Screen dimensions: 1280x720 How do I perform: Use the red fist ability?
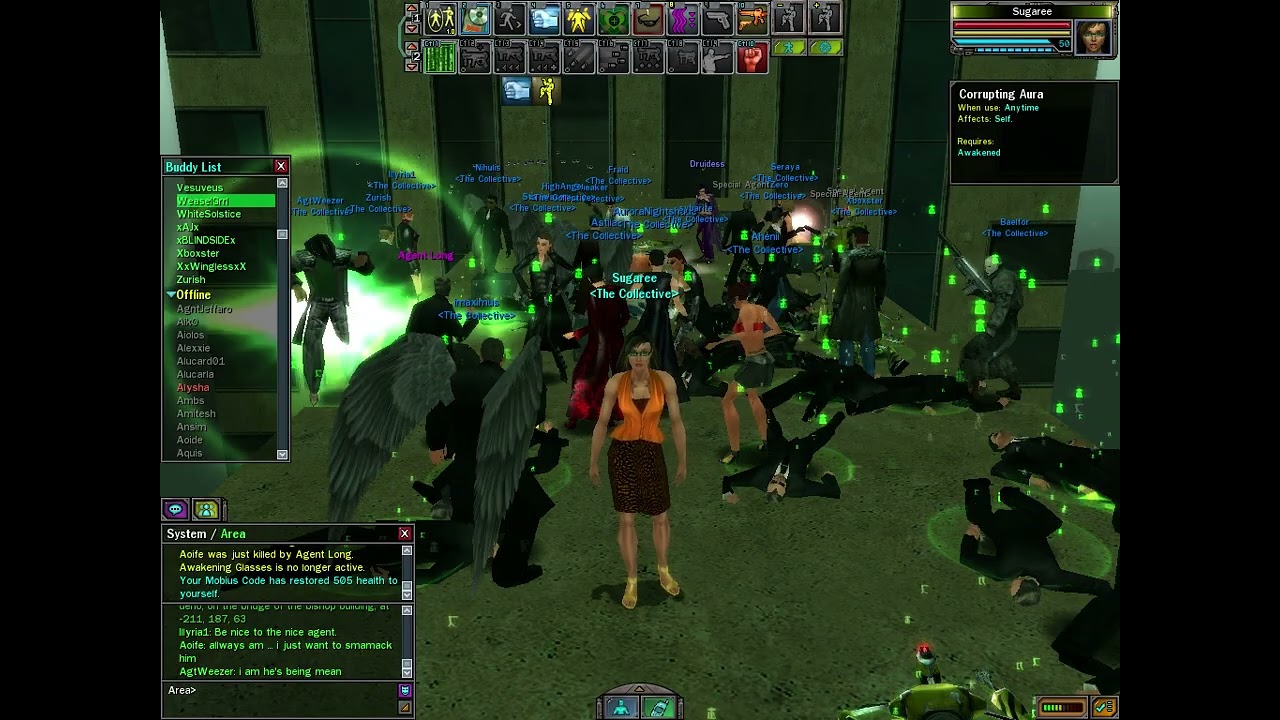click(x=751, y=58)
